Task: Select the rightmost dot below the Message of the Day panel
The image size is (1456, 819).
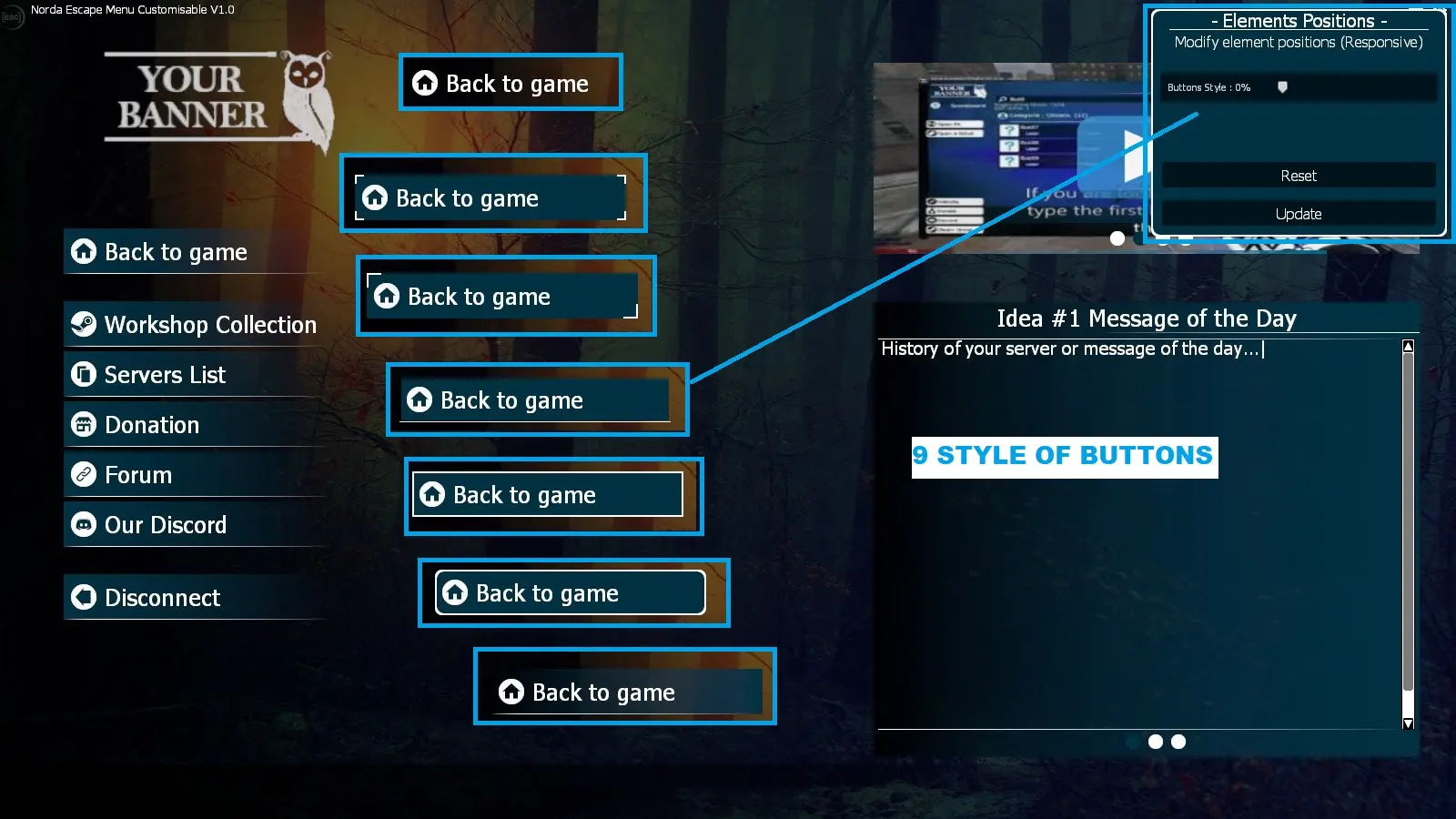Action: point(1178,742)
